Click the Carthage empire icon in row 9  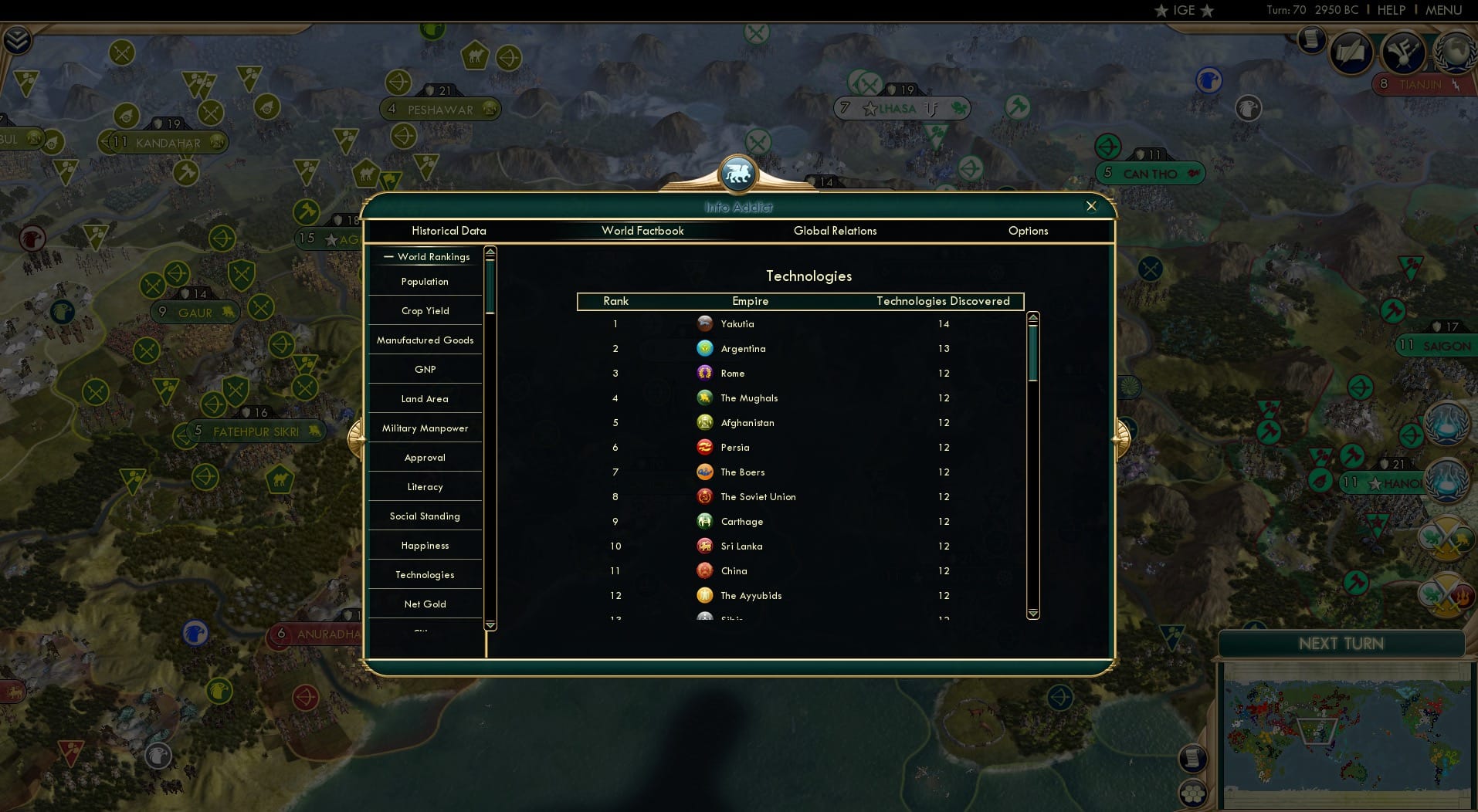click(x=704, y=521)
